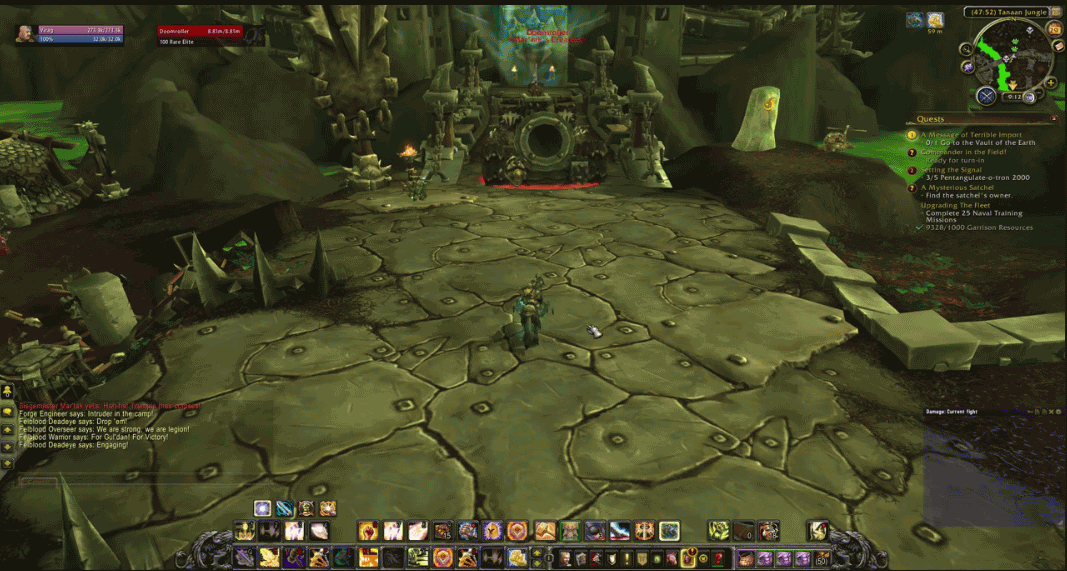Click the Doomroller target frame
This screenshot has height=571, width=1067.
click(x=200, y=32)
